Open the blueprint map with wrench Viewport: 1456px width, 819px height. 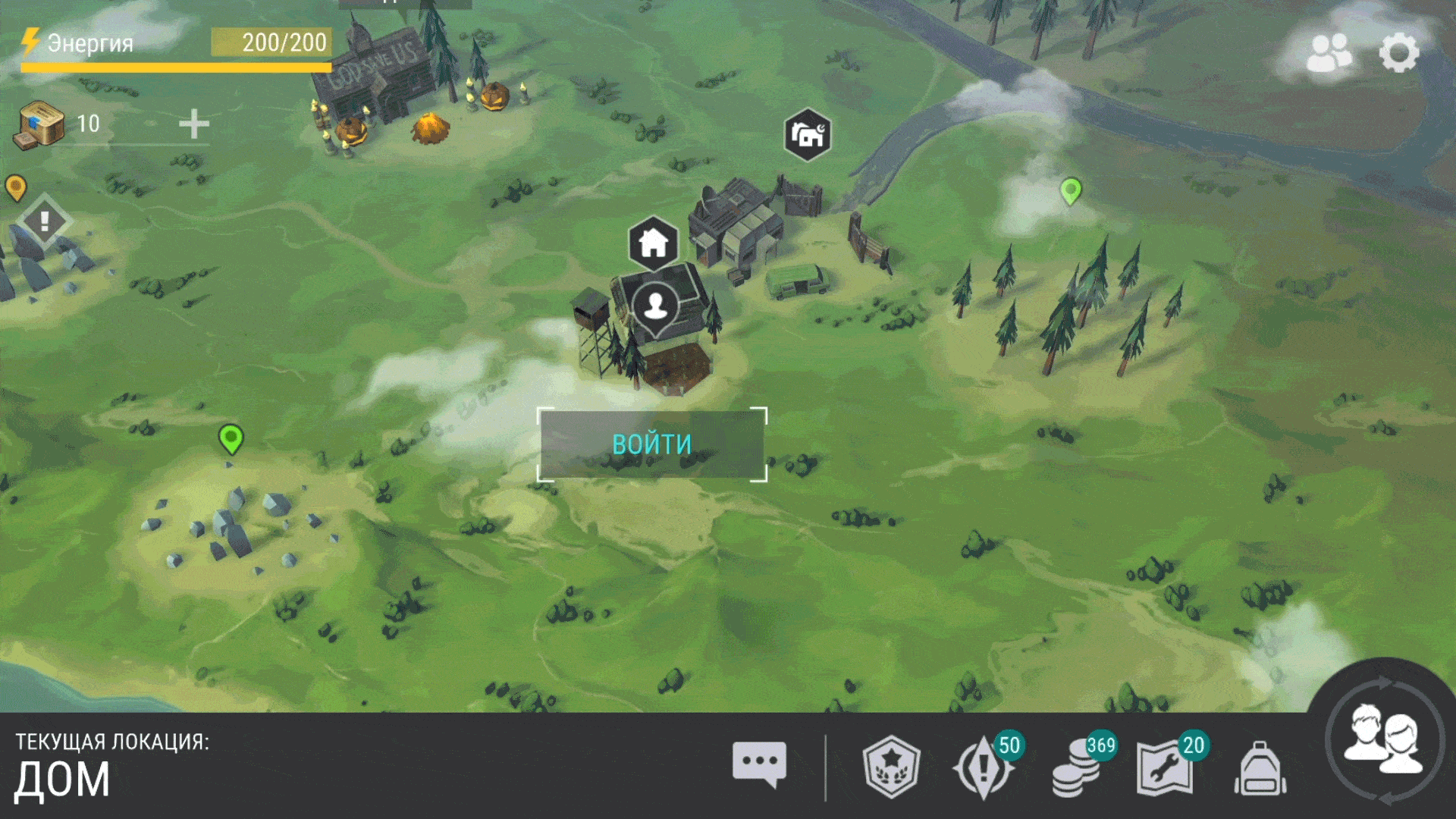click(1166, 767)
